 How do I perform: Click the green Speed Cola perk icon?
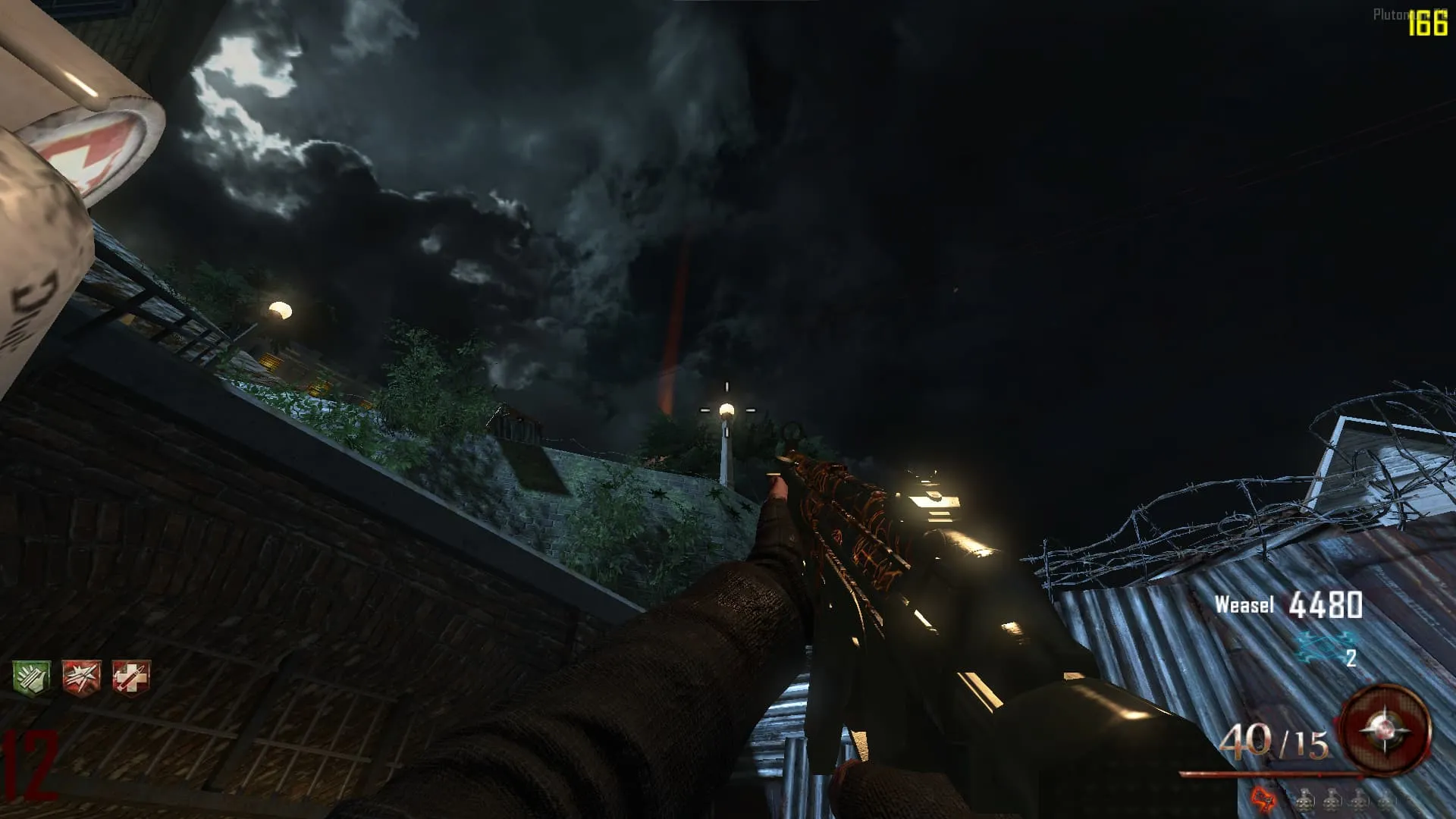[31, 676]
